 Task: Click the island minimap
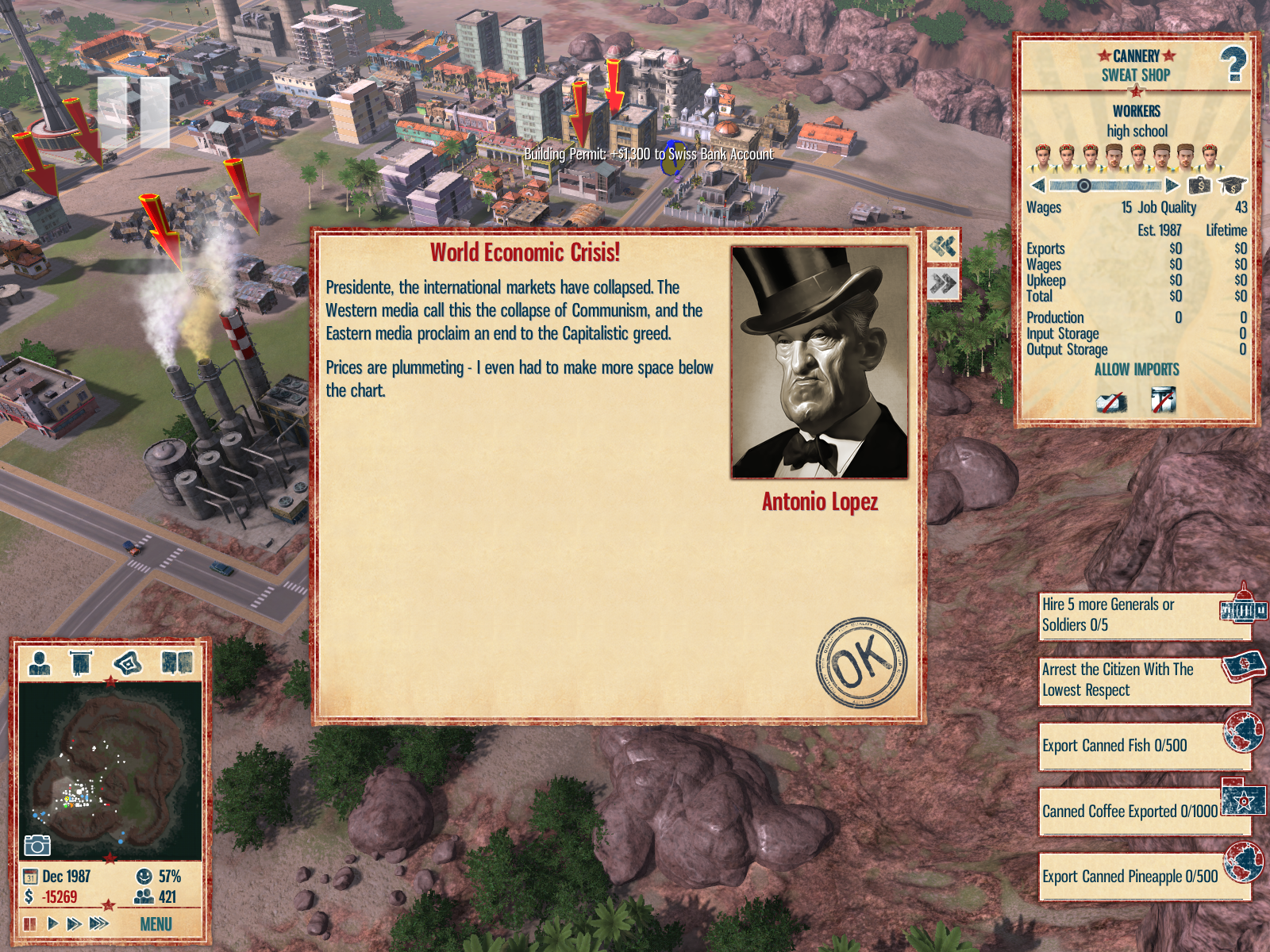click(x=111, y=770)
